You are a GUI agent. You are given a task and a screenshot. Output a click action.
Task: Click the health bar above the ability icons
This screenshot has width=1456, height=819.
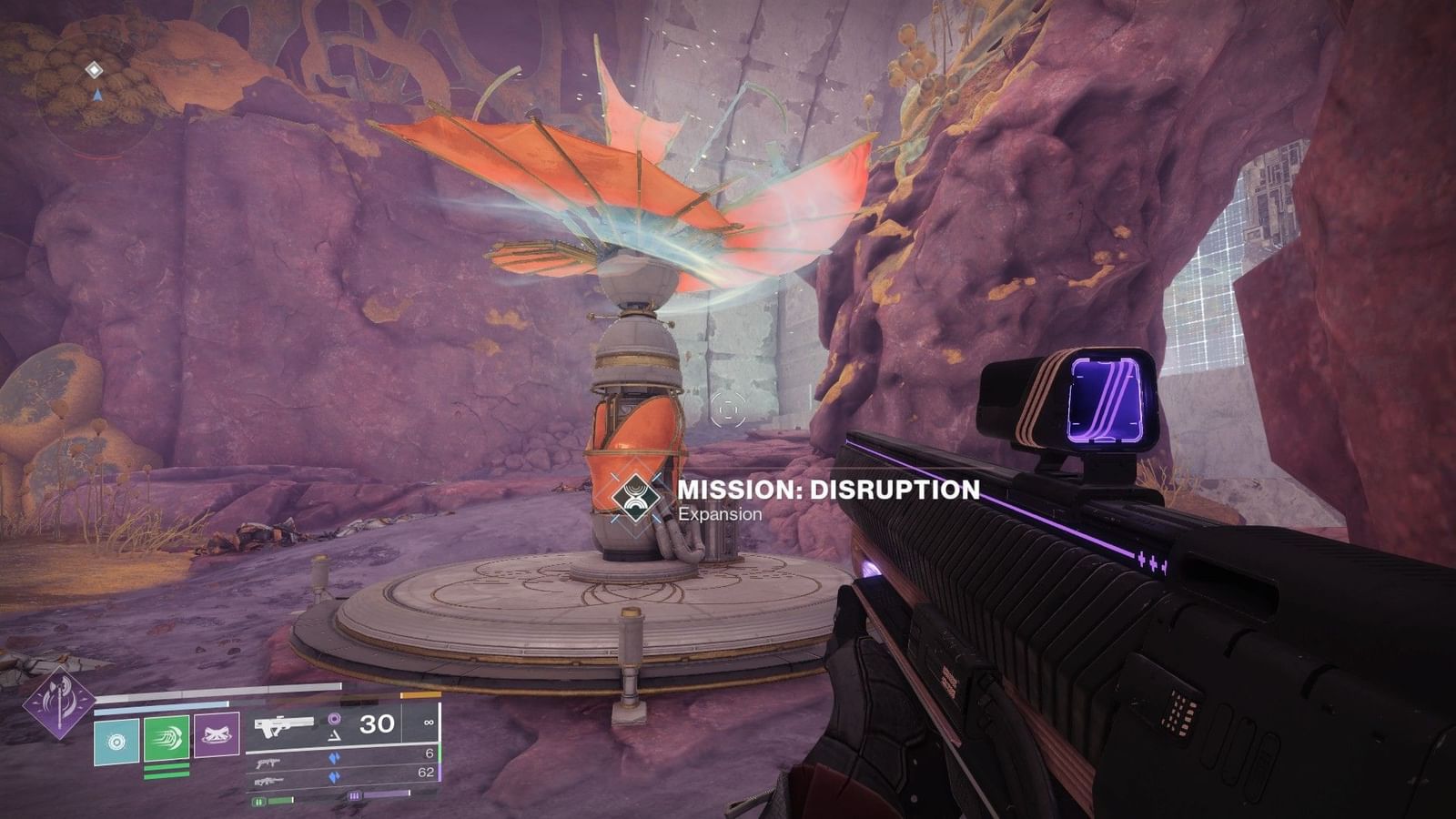[217, 693]
